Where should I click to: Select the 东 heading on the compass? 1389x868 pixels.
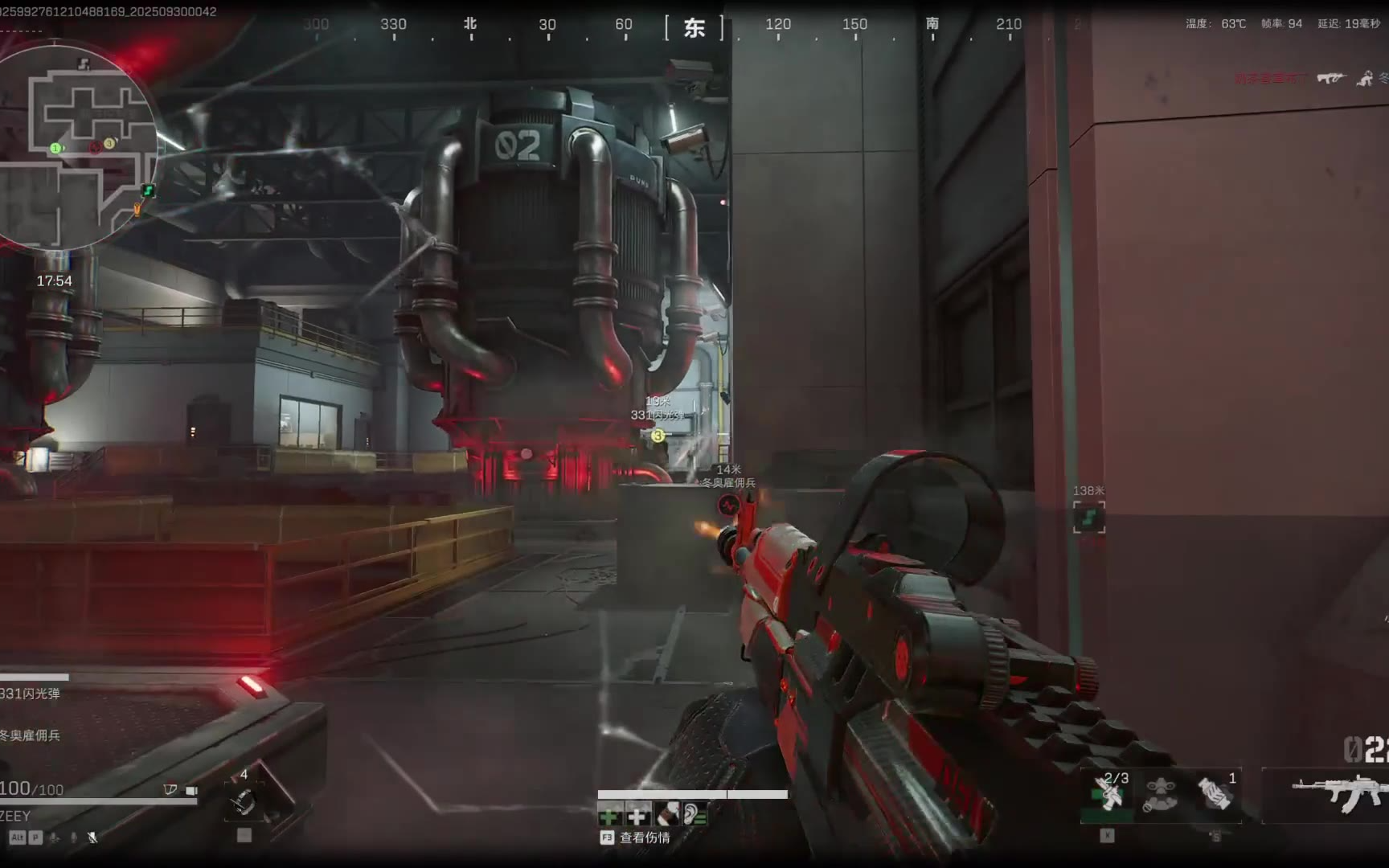(x=694, y=28)
